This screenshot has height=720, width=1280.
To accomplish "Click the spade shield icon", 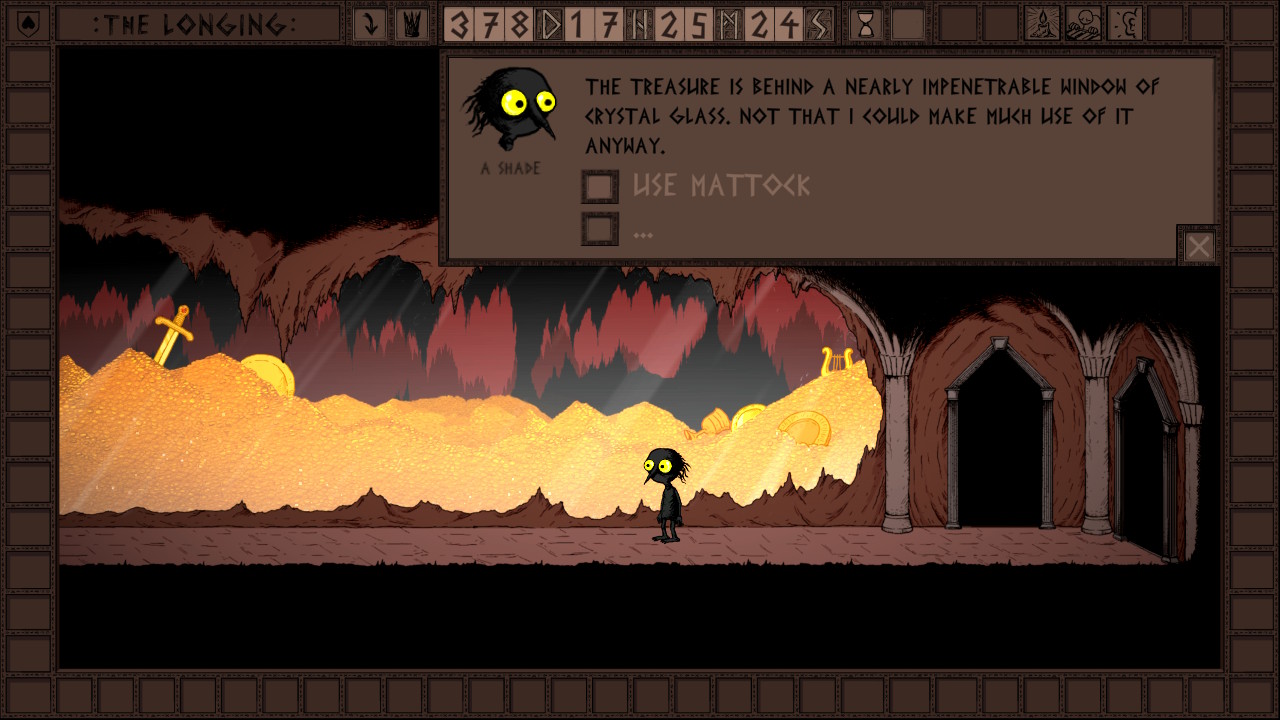I will 28,24.
